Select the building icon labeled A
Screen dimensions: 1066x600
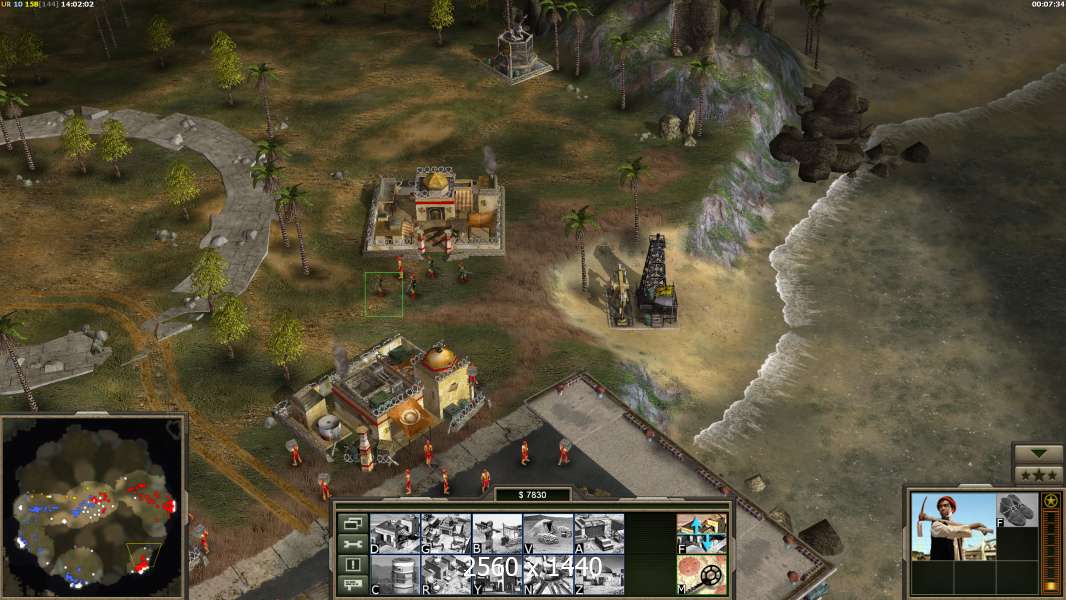[599, 533]
